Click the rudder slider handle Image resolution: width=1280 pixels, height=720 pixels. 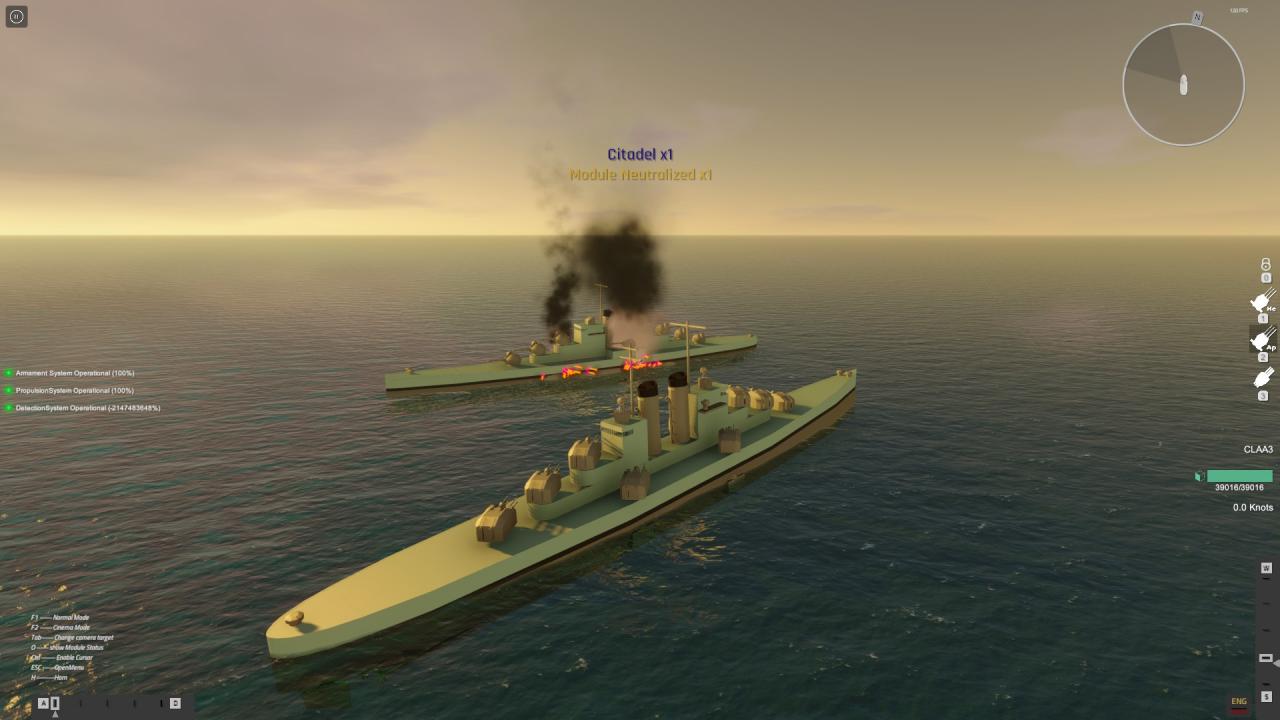point(55,703)
